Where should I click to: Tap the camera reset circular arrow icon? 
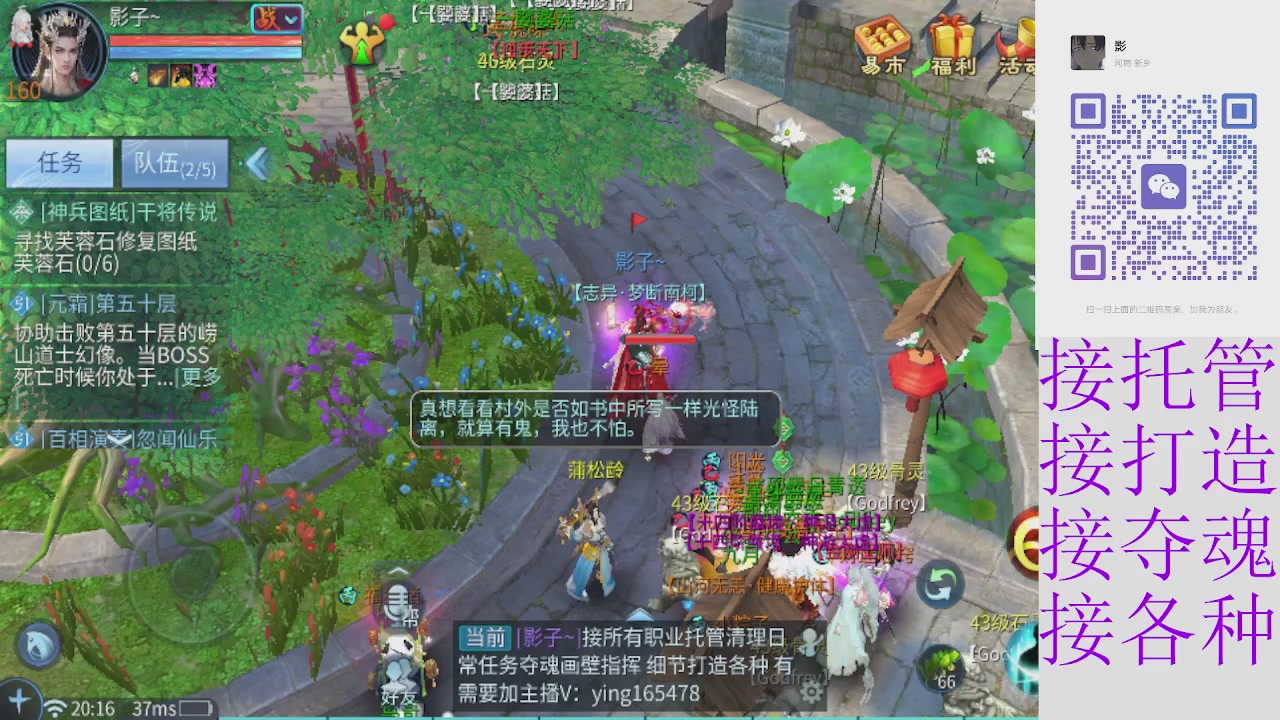[938, 585]
